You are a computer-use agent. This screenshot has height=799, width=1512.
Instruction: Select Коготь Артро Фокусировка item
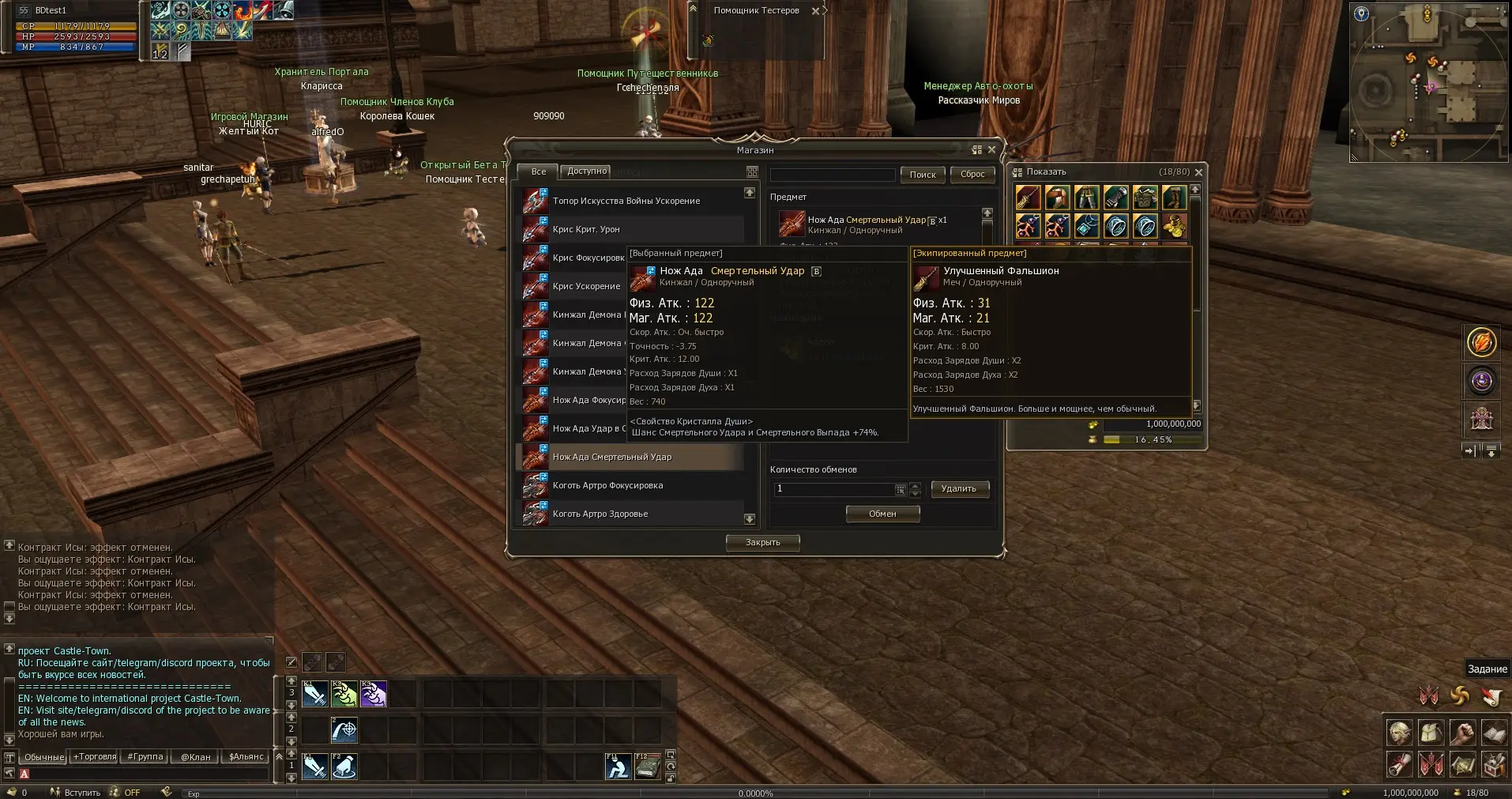pyautogui.click(x=607, y=485)
